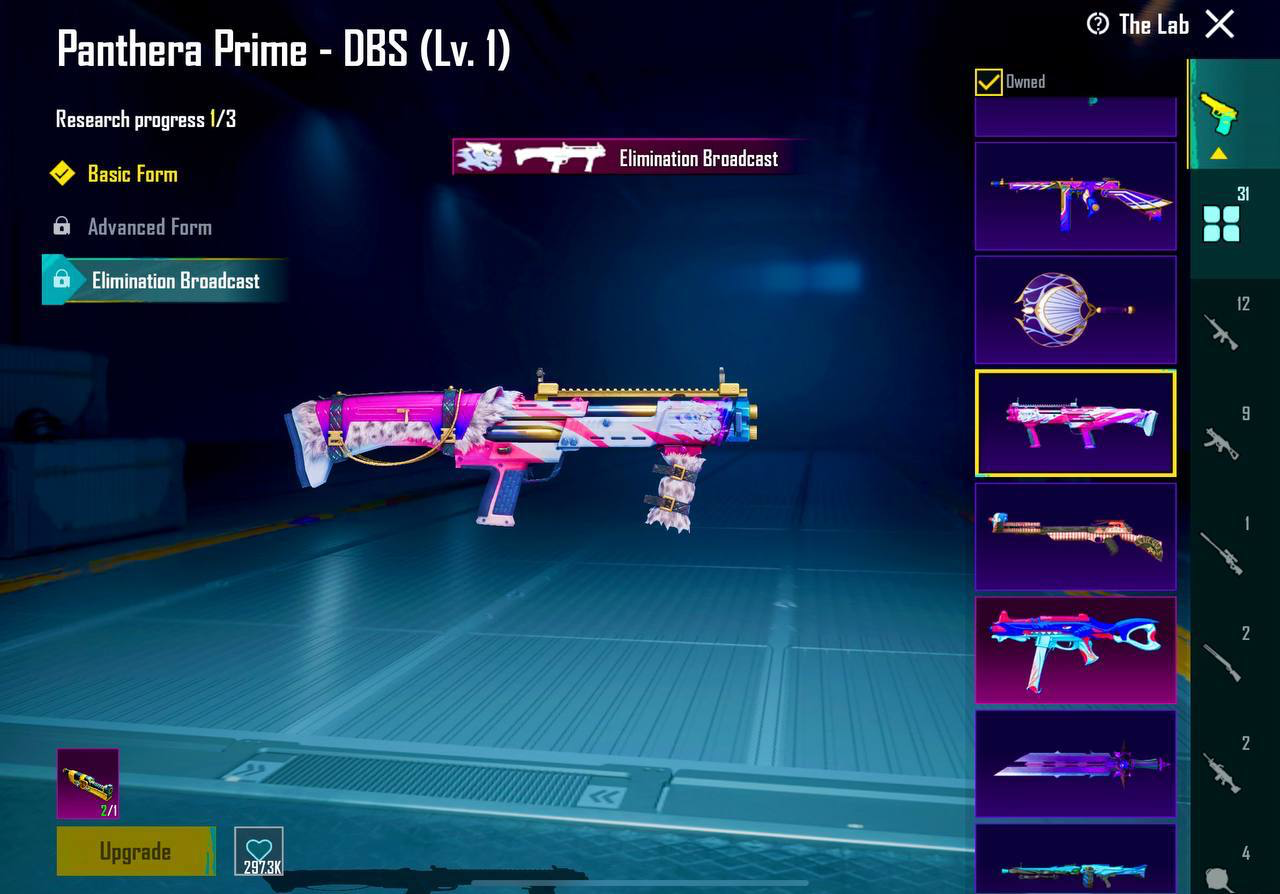
Task: Select the upgrade material item icon
Action: [88, 783]
